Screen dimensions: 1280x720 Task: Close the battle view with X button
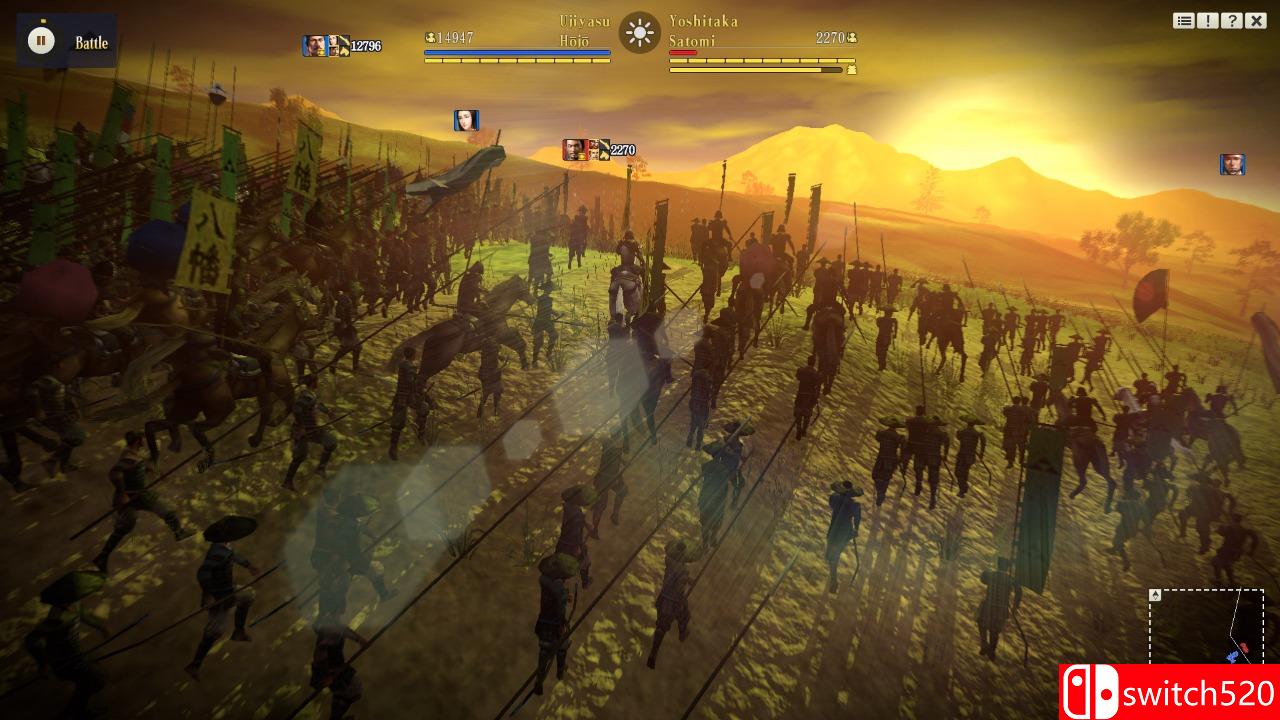click(1256, 21)
